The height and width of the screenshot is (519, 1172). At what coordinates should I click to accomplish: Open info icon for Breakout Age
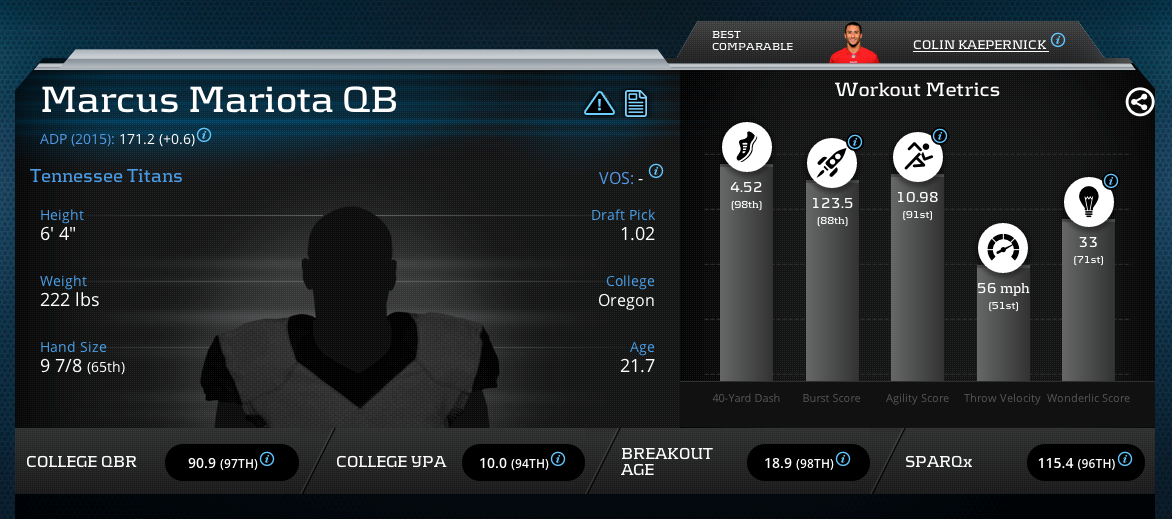point(841,460)
